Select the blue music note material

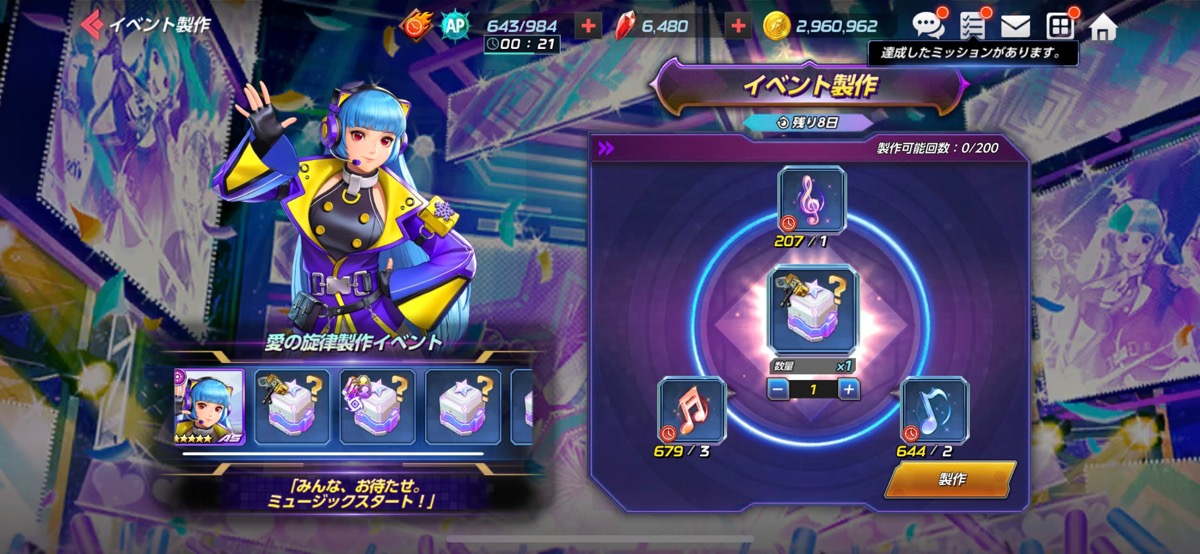(934, 410)
